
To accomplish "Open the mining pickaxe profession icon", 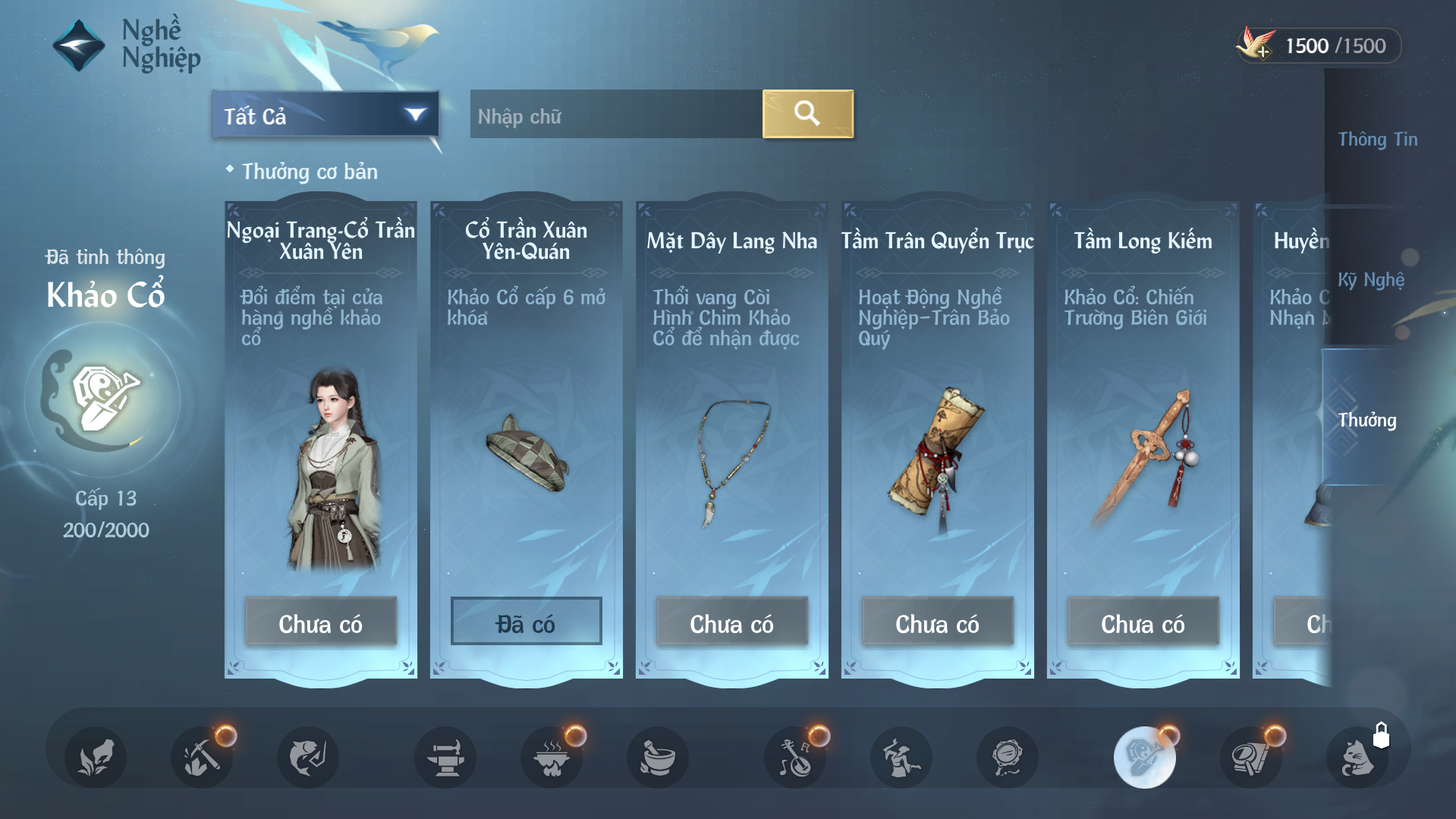I will (201, 757).
